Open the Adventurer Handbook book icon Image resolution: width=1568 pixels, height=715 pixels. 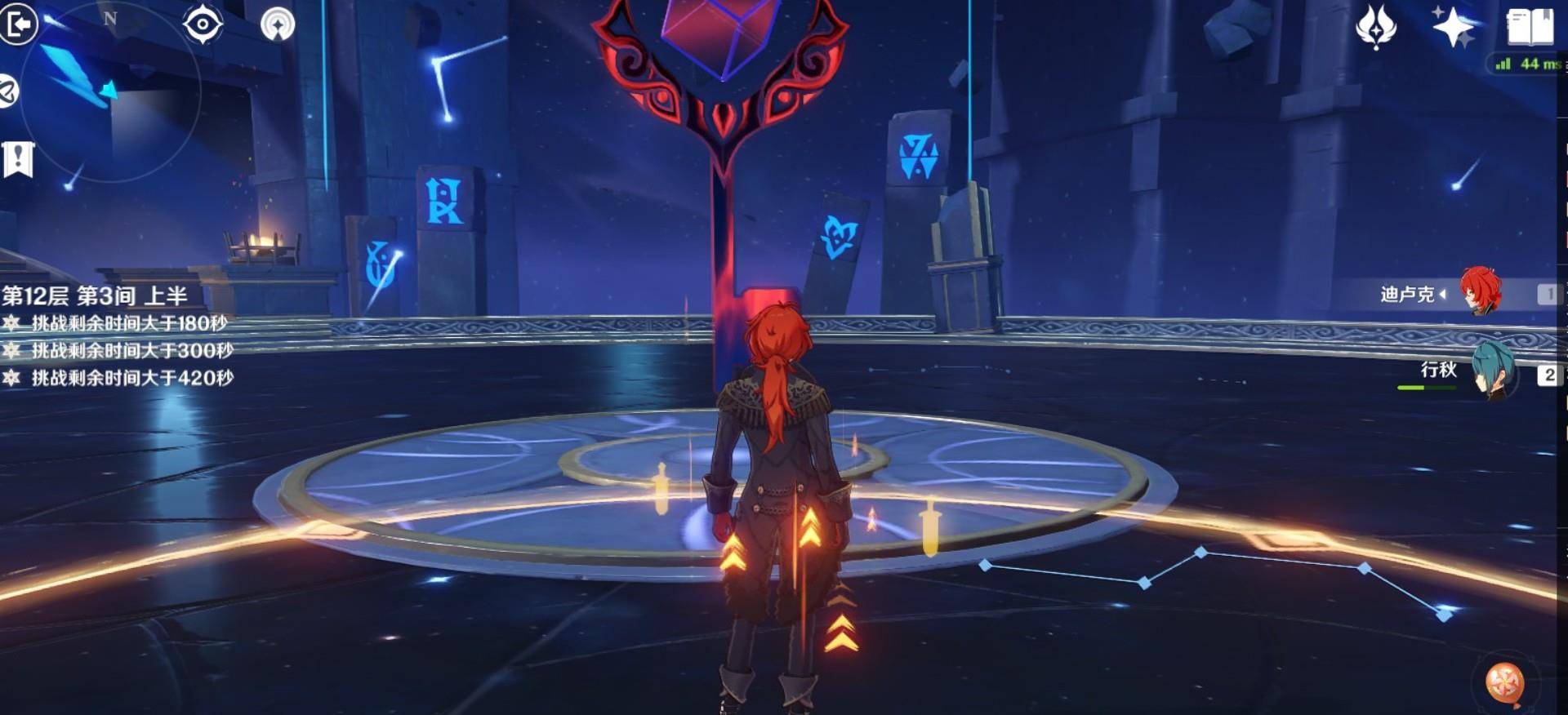[1530, 26]
